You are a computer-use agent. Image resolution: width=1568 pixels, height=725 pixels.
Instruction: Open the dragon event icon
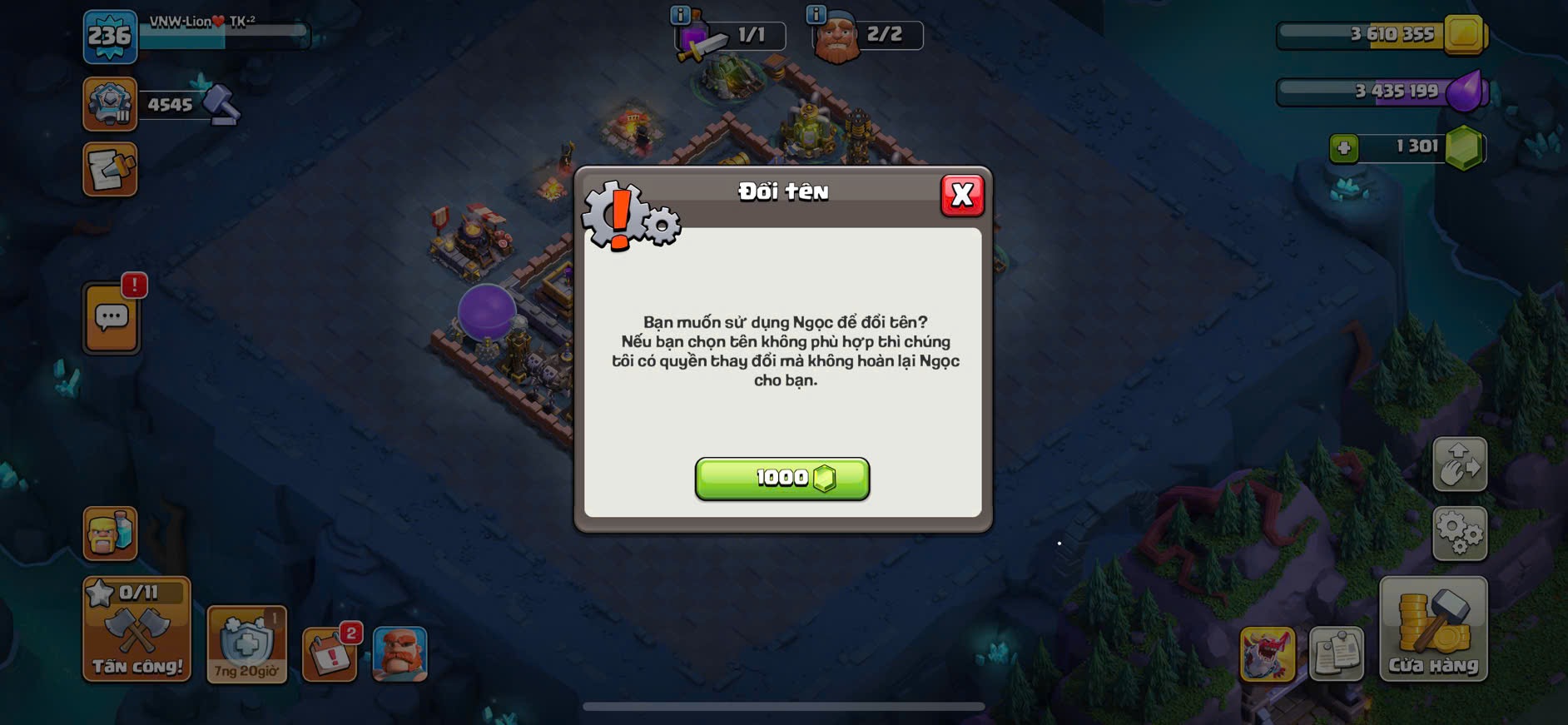pos(1267,654)
